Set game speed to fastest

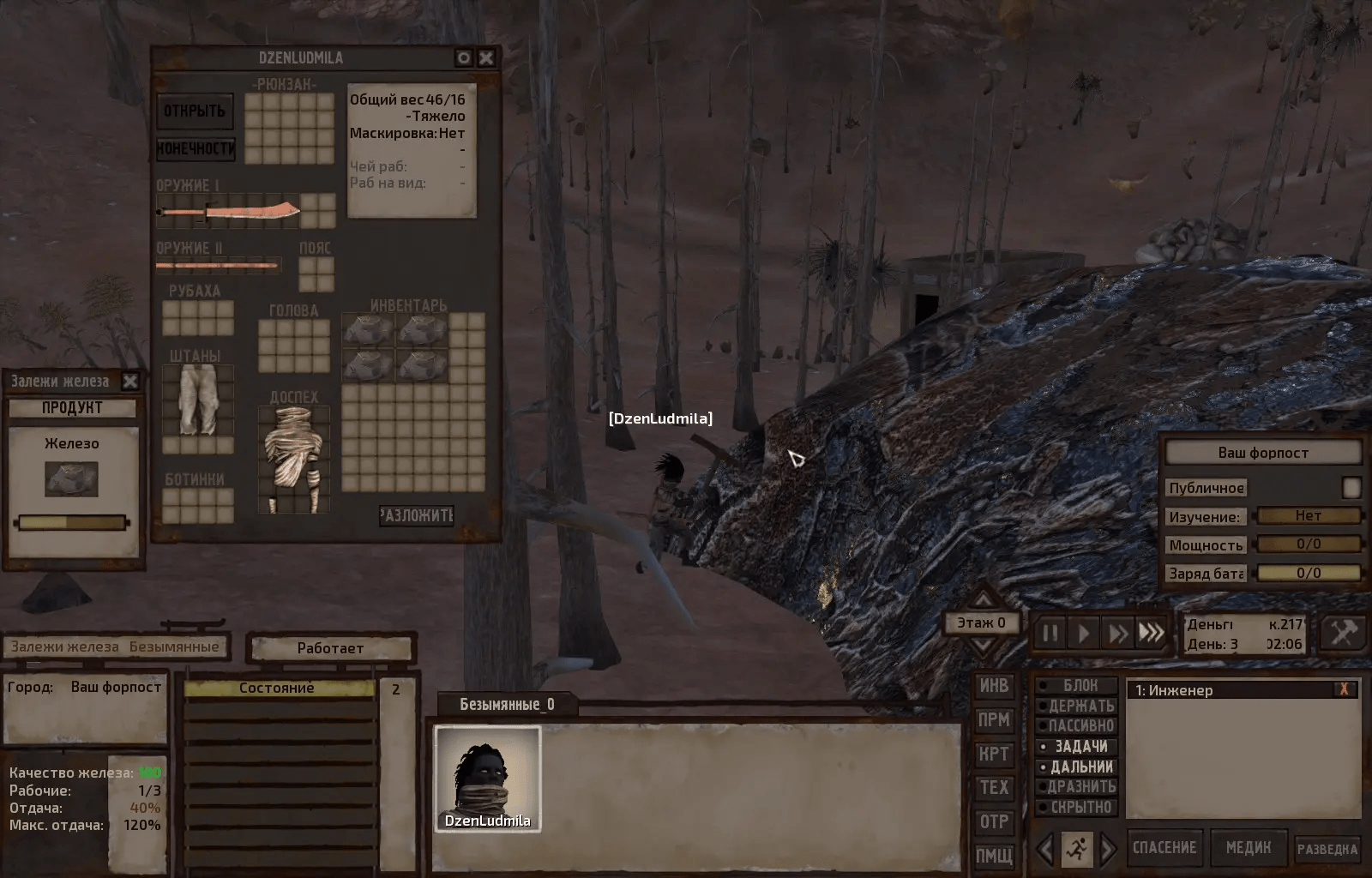click(1152, 634)
